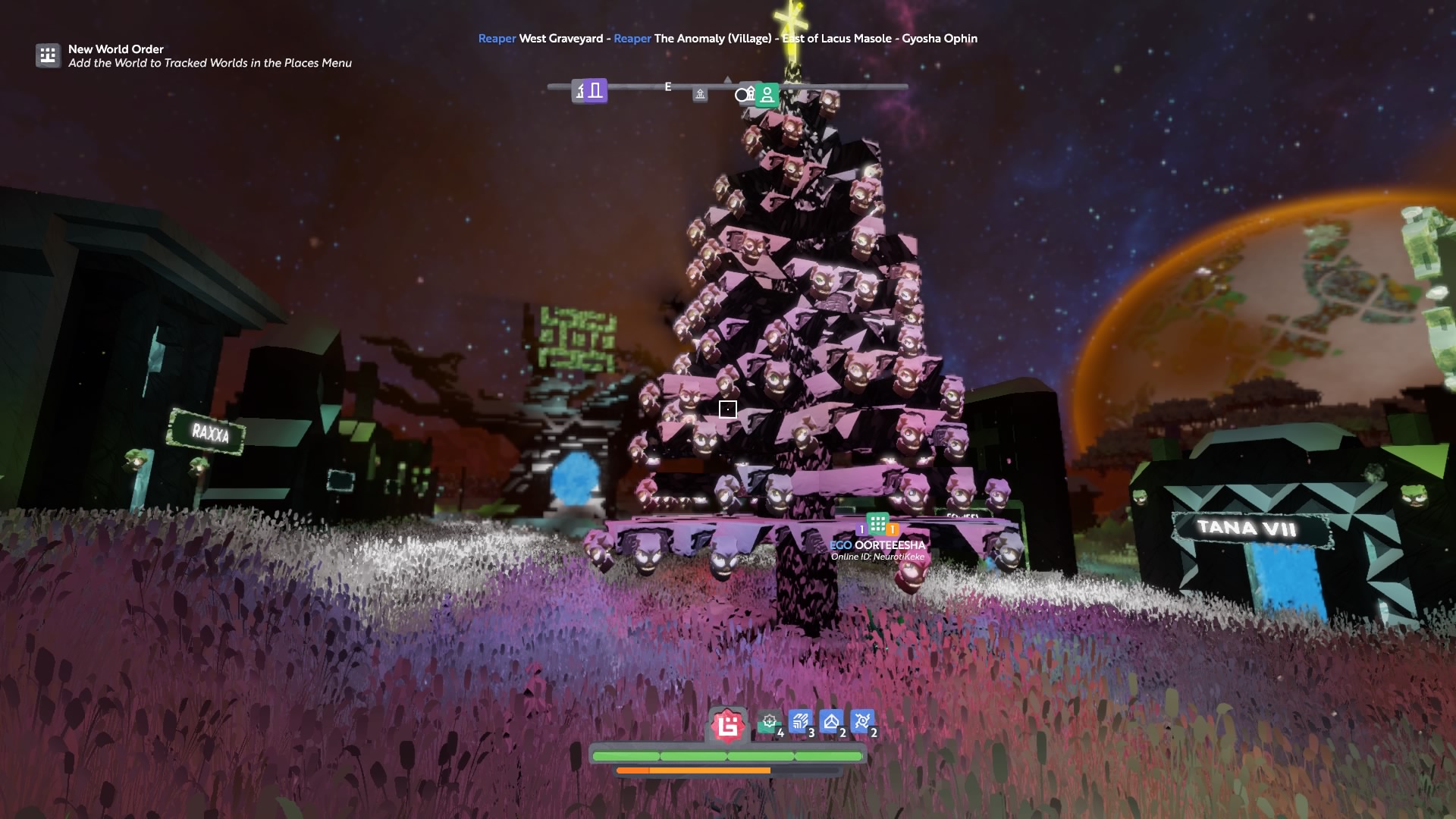
Task: Select the blue striped-arrows buff numbered 3
Action: tap(800, 722)
